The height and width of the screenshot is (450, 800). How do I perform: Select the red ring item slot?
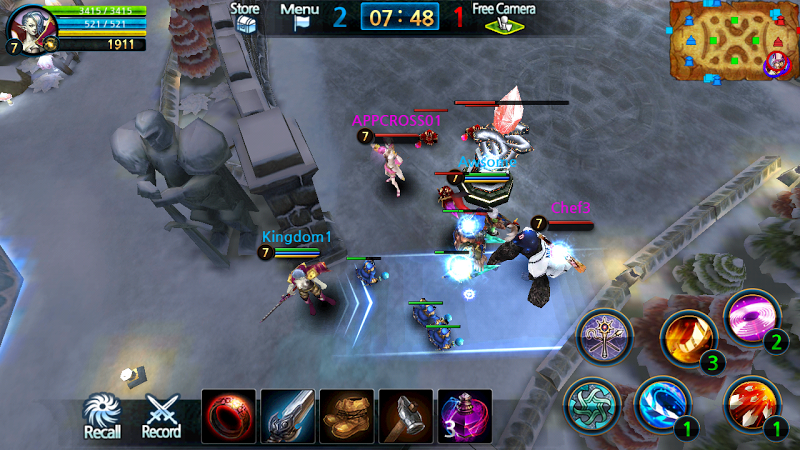pos(229,416)
